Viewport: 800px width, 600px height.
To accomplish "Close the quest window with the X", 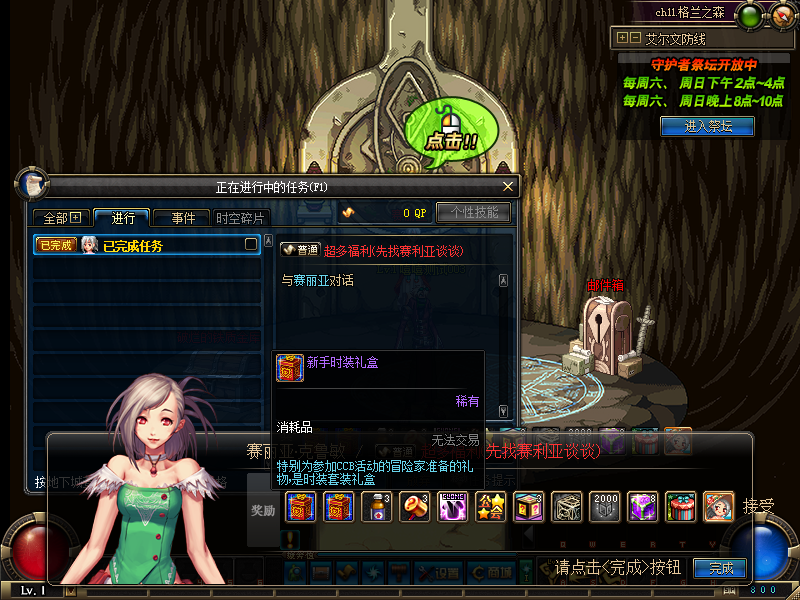I will (x=508, y=186).
